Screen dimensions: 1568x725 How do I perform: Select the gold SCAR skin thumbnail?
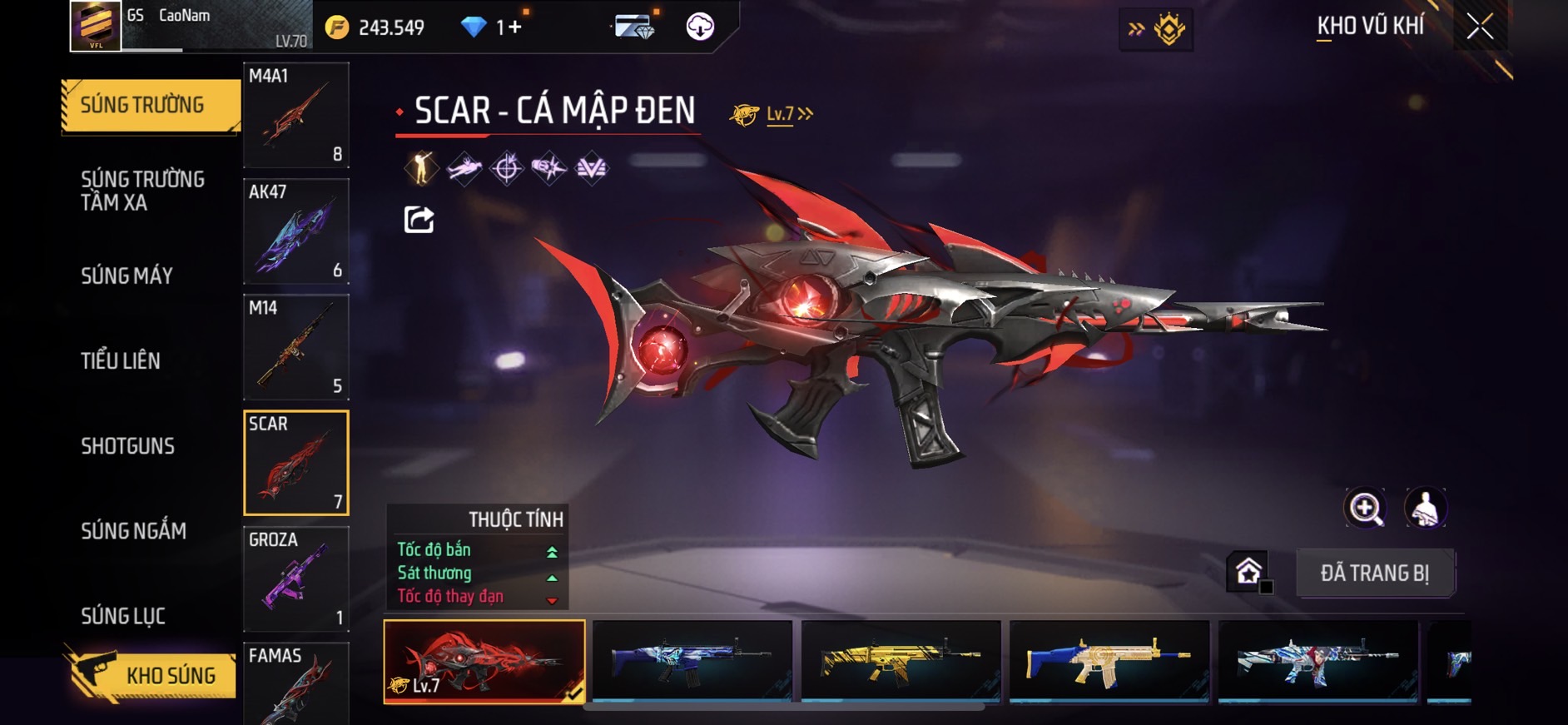901,661
